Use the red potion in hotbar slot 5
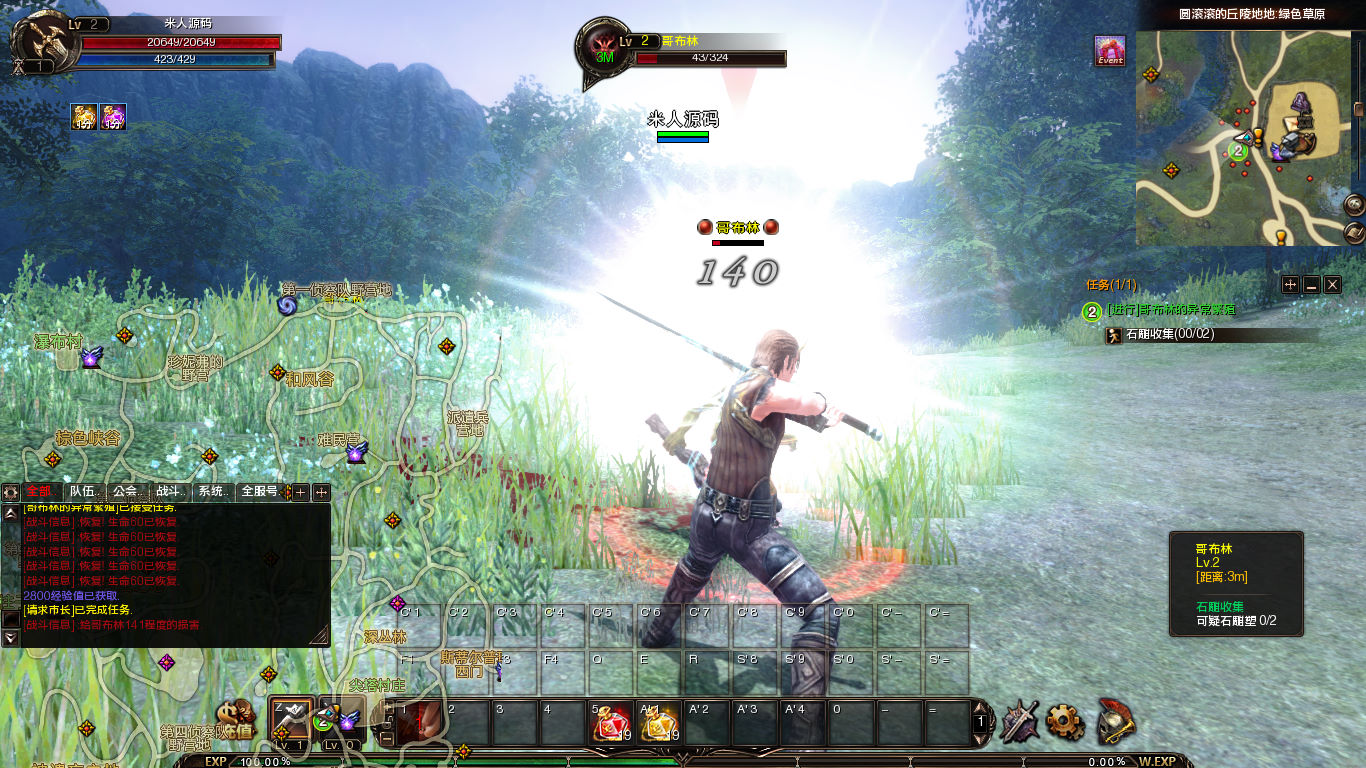 [x=612, y=722]
